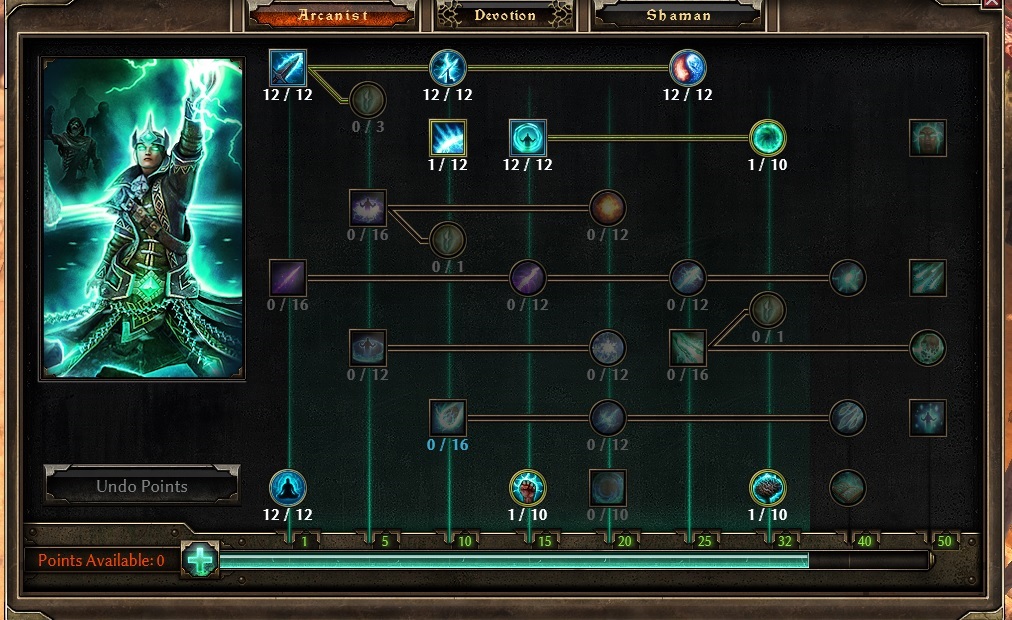The height and width of the screenshot is (620, 1012).
Task: Select the orange fiery orb skill node
Action: pos(608,208)
